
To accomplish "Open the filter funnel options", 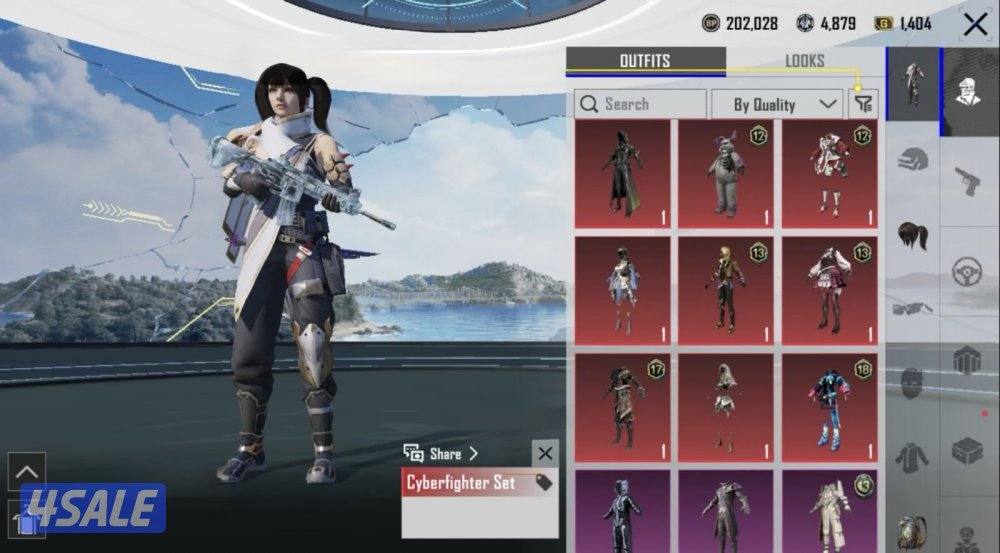I will coord(863,103).
